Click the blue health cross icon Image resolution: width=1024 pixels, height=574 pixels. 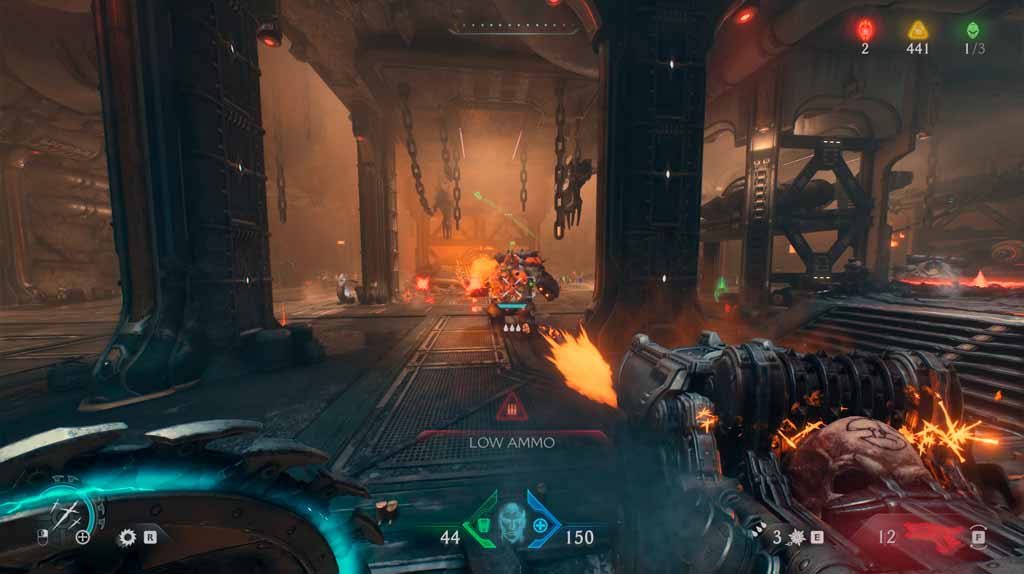tap(541, 524)
